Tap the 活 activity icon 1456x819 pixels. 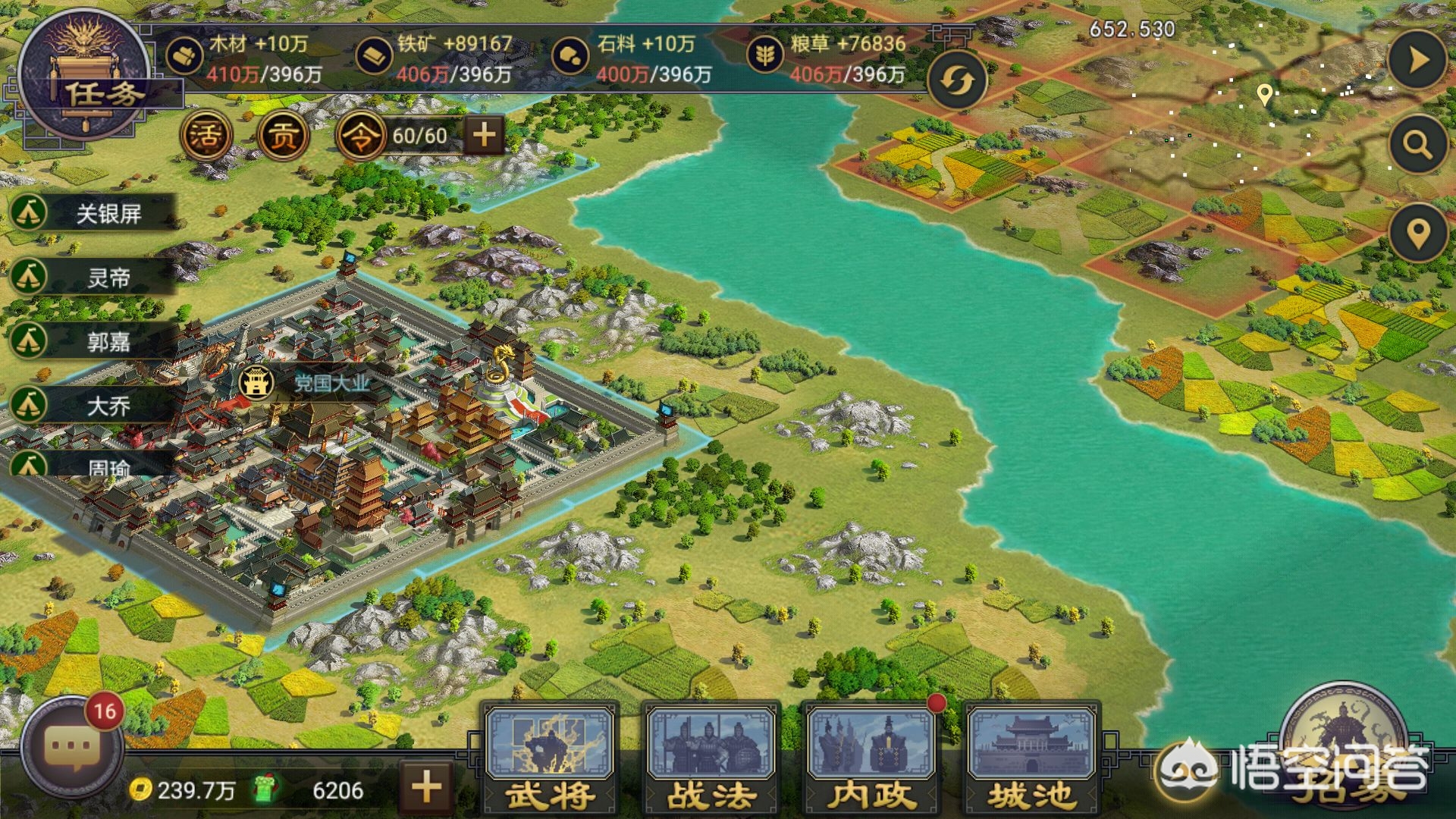click(x=206, y=136)
